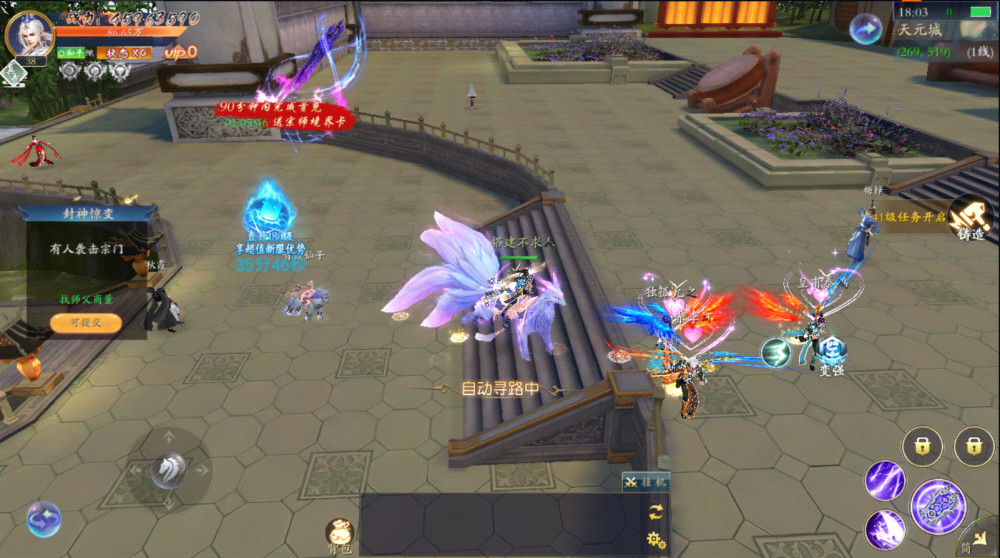Open settings with the yellow gears icon
1000x558 pixels.
656,540
